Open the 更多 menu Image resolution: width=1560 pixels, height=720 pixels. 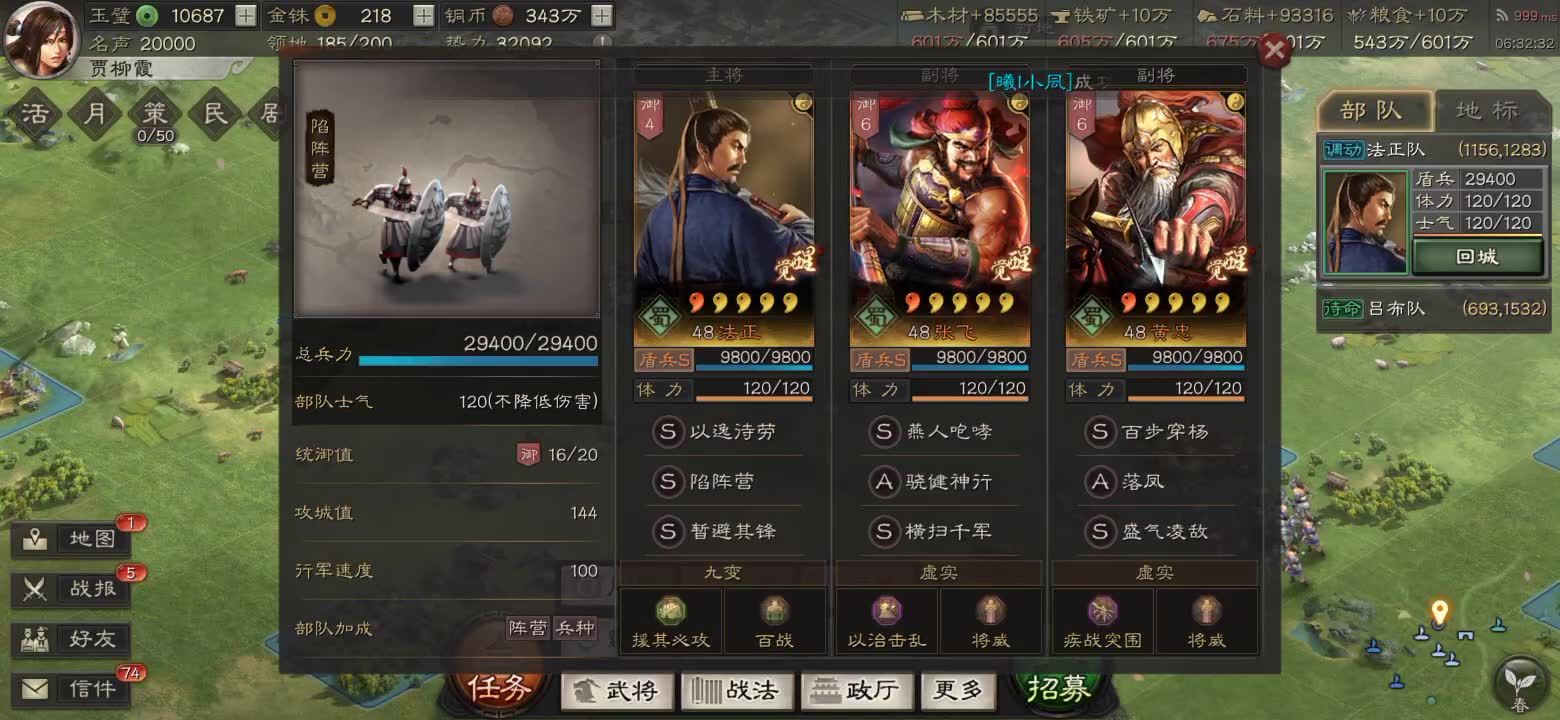(x=958, y=690)
